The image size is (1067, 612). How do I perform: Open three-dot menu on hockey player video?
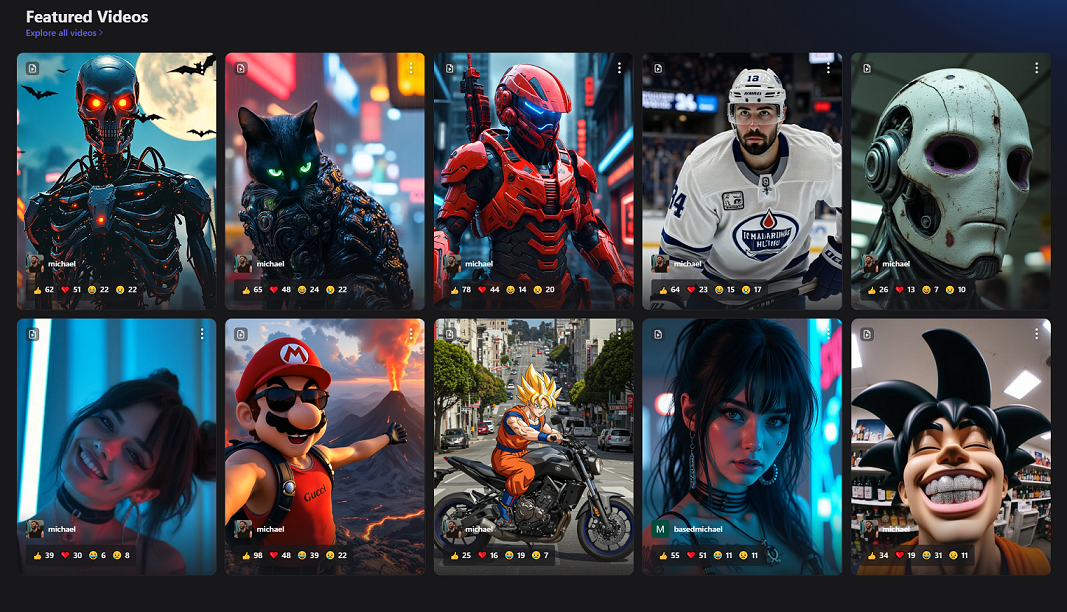828,68
